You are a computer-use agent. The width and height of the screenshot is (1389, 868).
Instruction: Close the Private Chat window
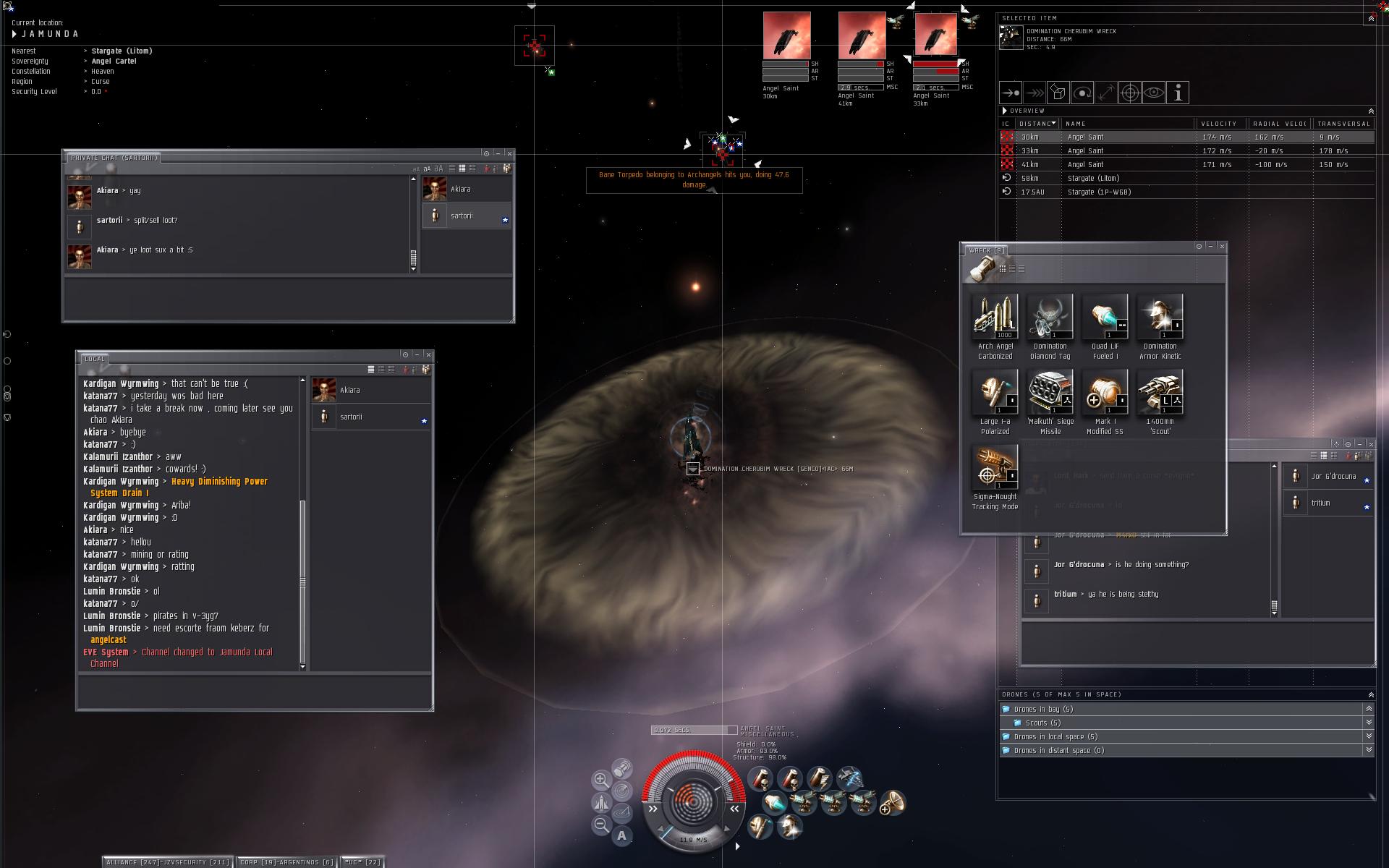click(509, 153)
